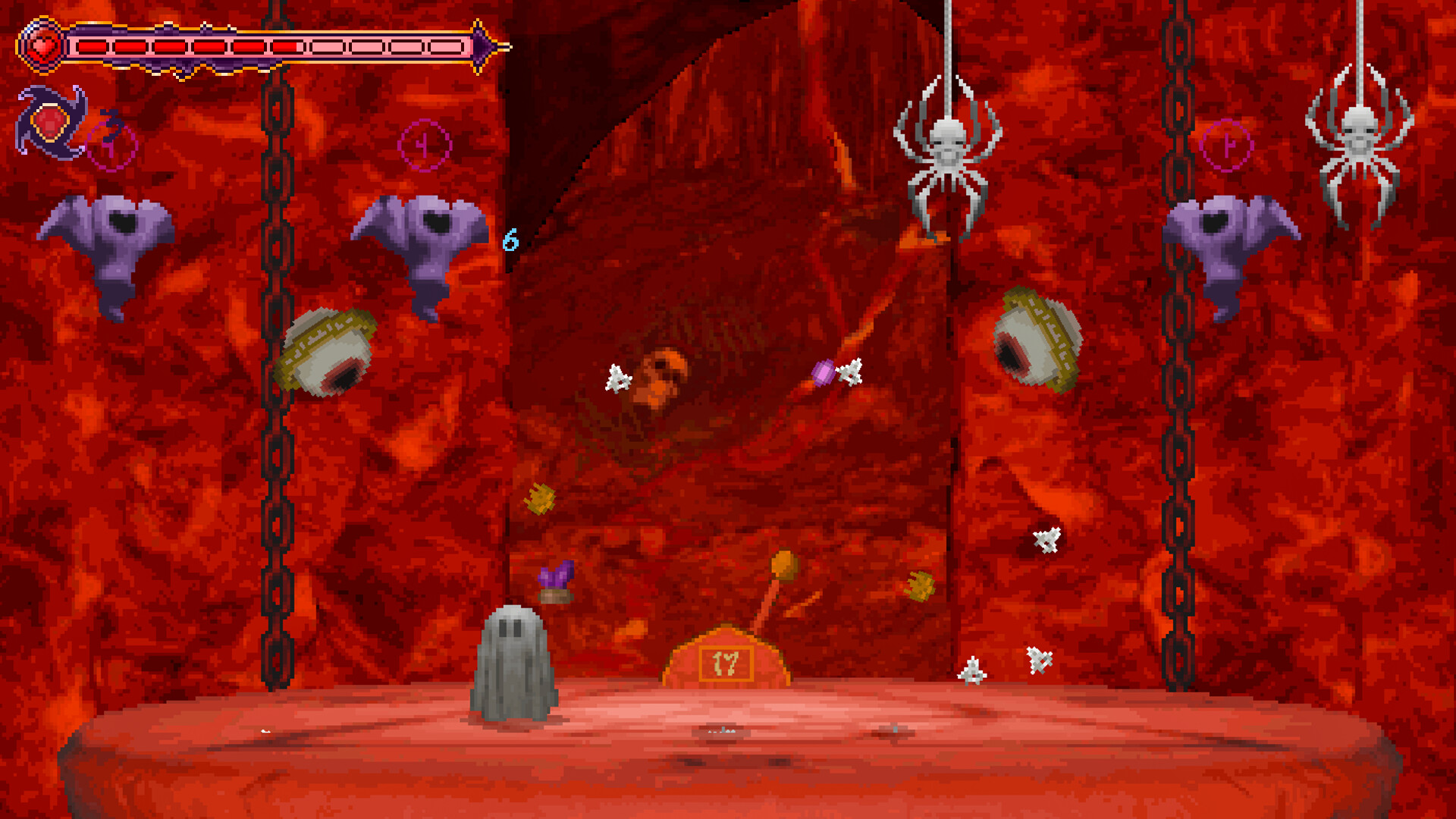Click the blue number 6 near the cave edge
Viewport: 1456px width, 819px height.
pyautogui.click(x=510, y=239)
